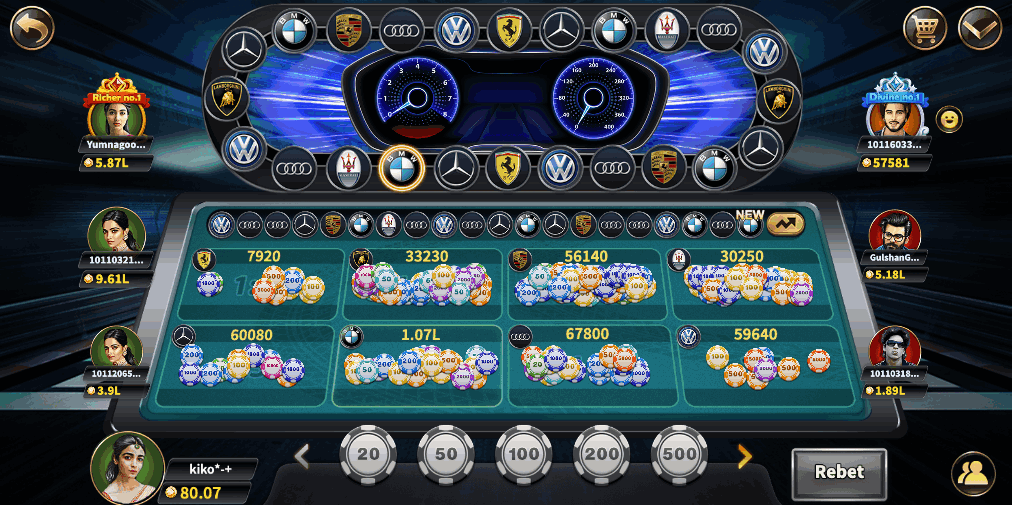Select the 200 betting chip
Viewport: 1012px width, 505px height.
point(602,454)
